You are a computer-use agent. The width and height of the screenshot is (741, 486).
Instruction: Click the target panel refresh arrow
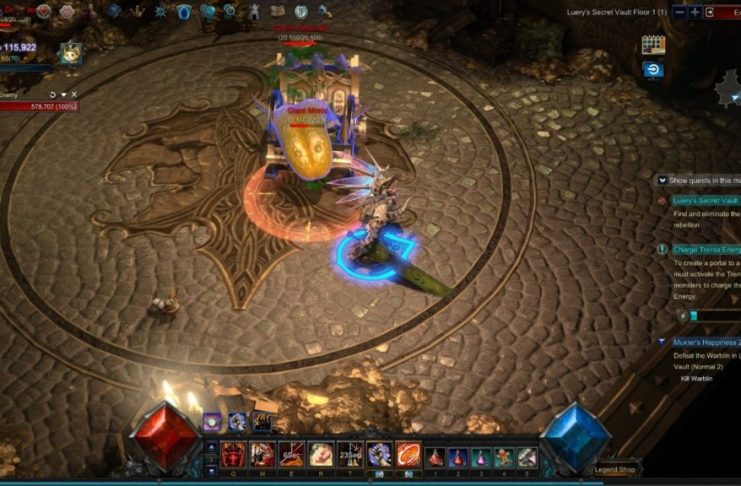pyautogui.click(x=51, y=95)
